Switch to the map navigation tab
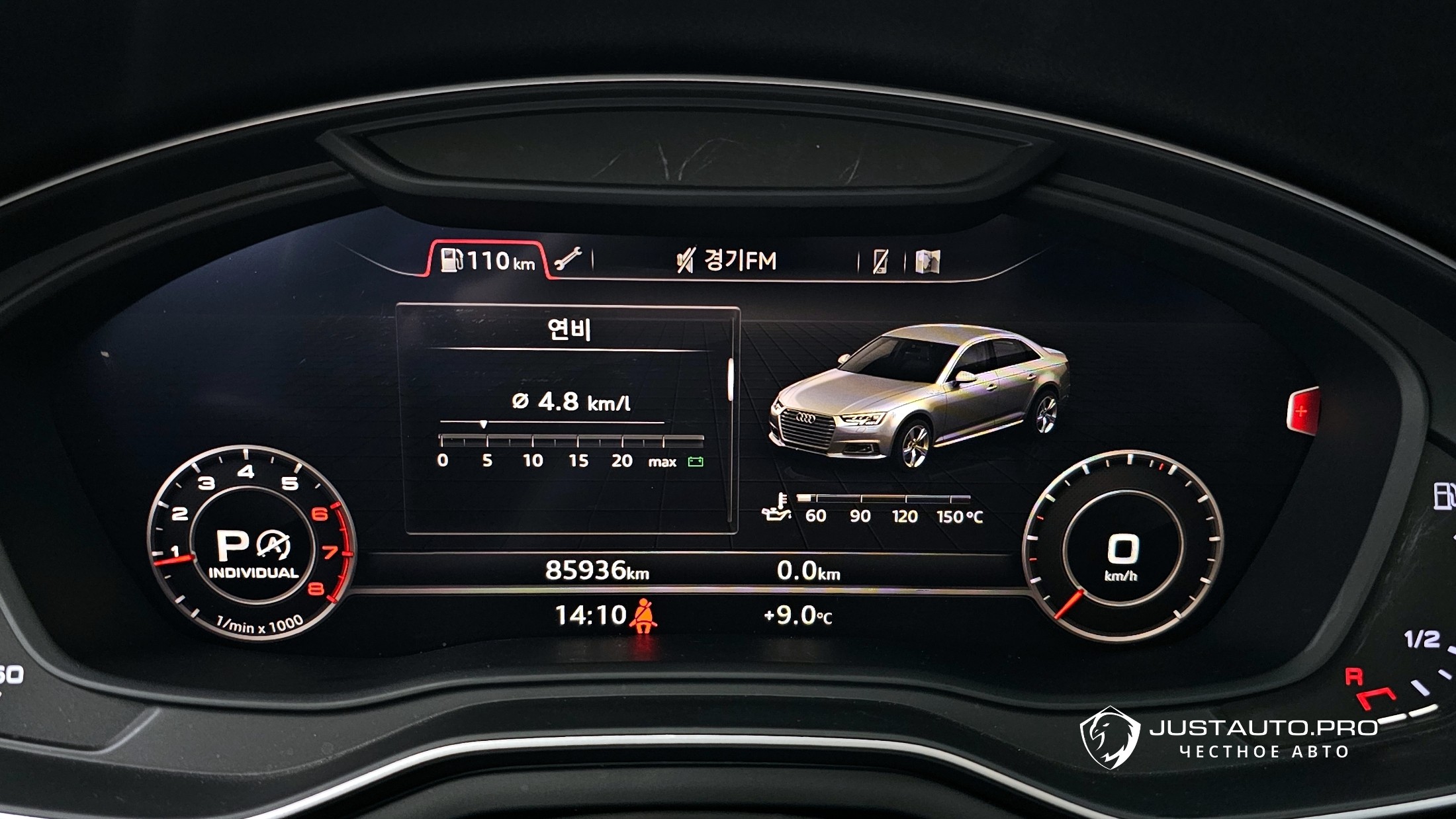The height and width of the screenshot is (819, 1456). pyautogui.click(x=927, y=262)
